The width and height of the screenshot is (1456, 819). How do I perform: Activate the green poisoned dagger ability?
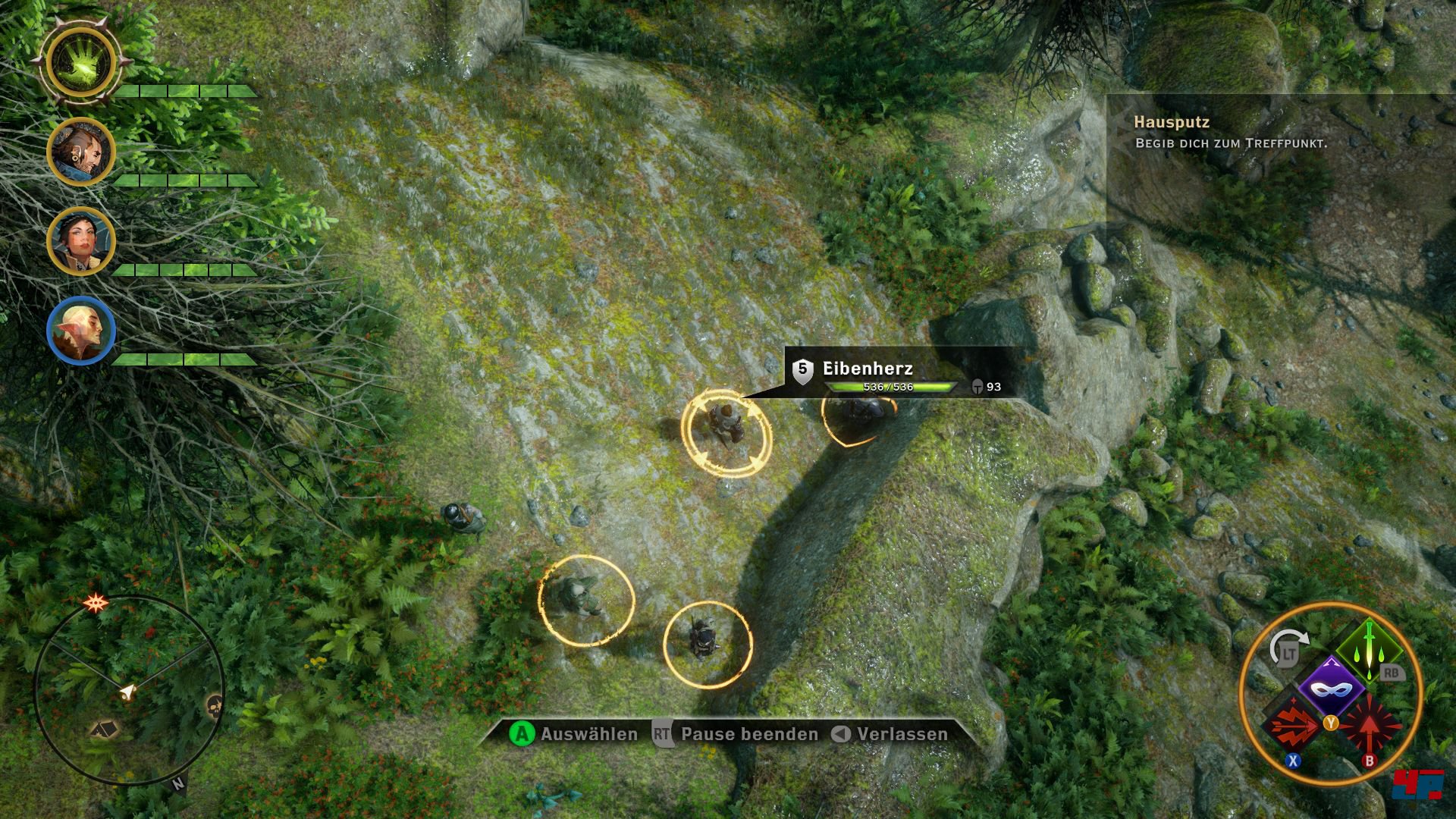(x=1370, y=649)
